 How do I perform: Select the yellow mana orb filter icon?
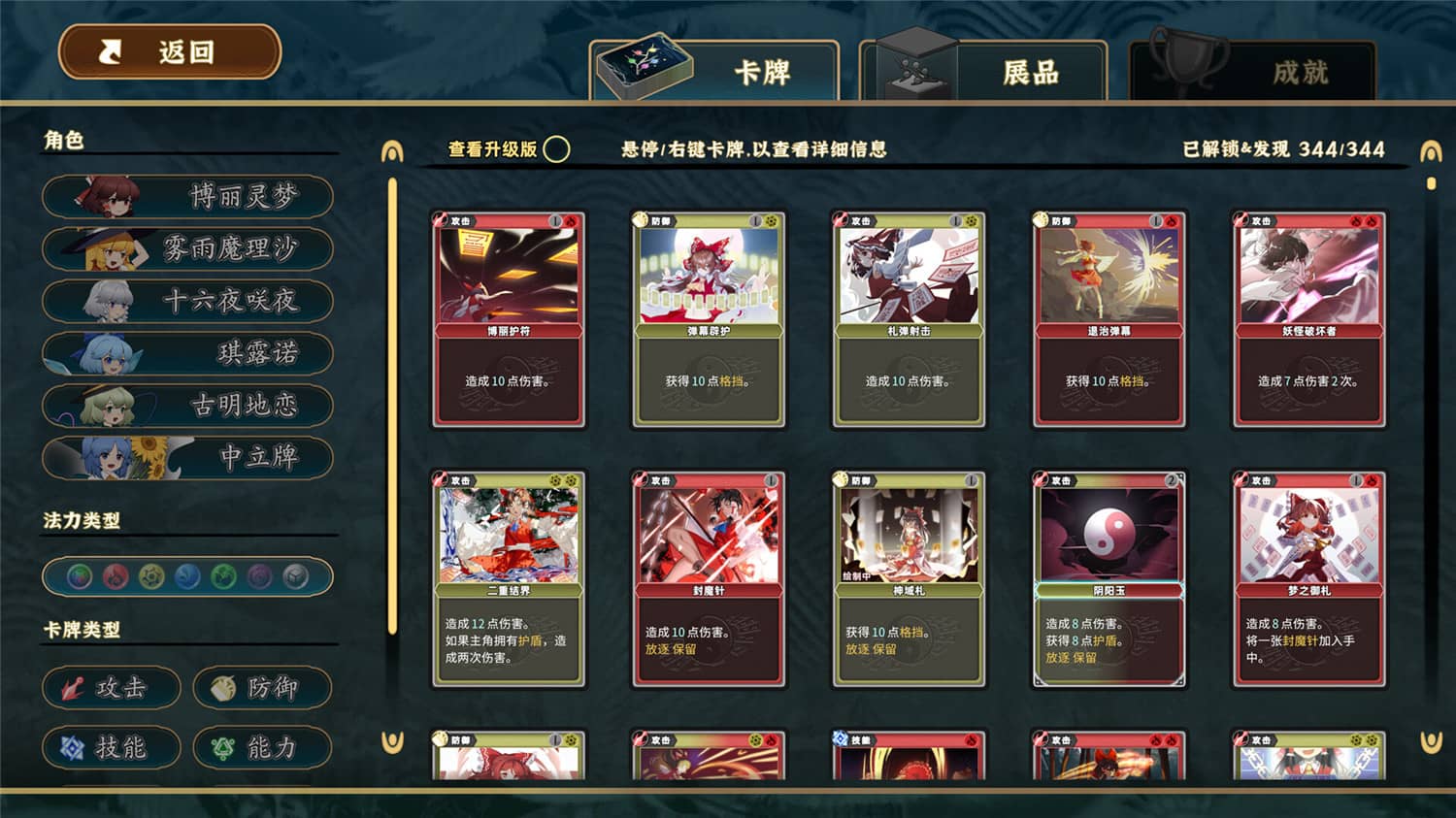151,576
